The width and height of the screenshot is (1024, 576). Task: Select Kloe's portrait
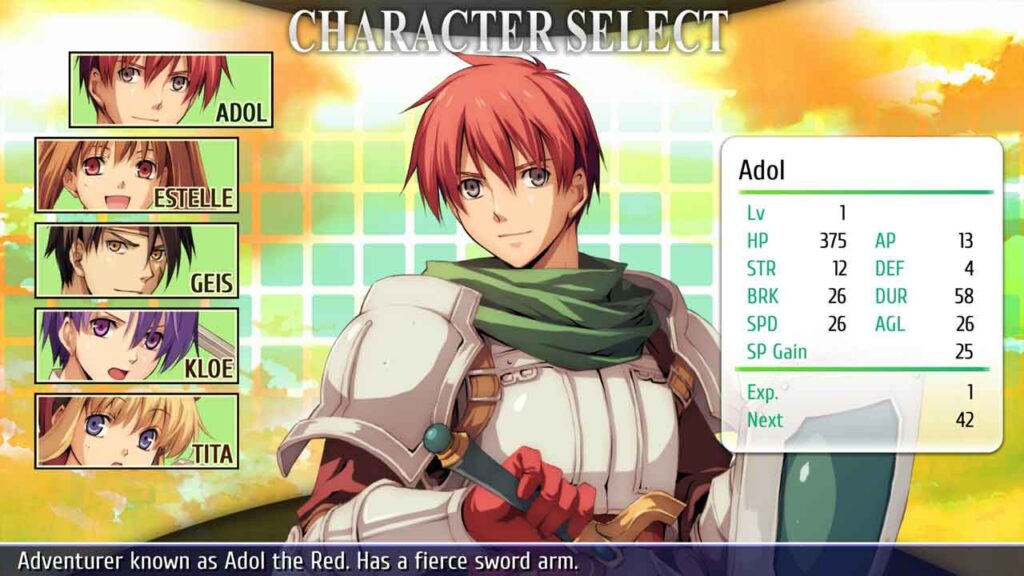[137, 346]
